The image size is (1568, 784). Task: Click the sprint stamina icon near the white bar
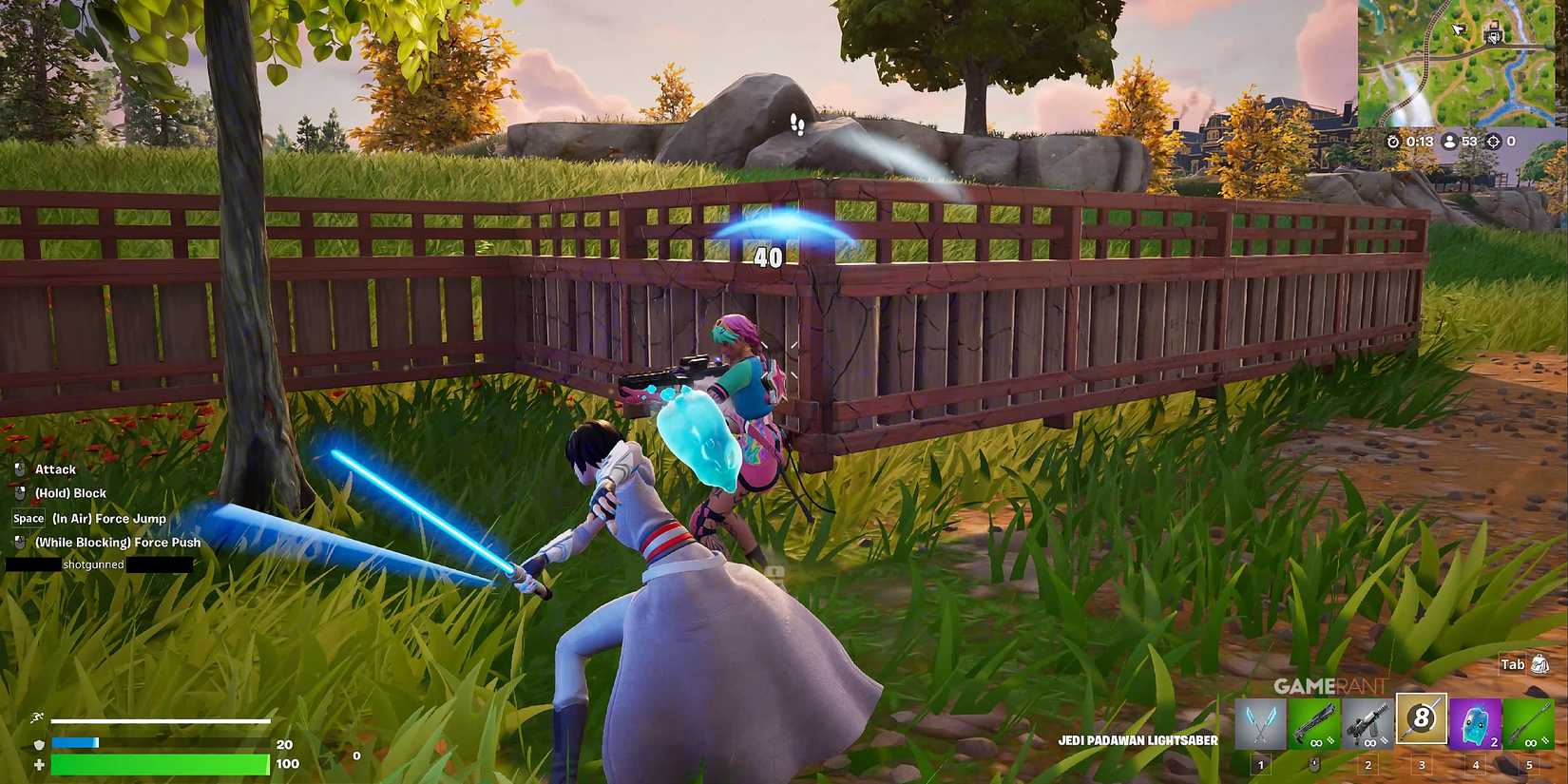36,719
